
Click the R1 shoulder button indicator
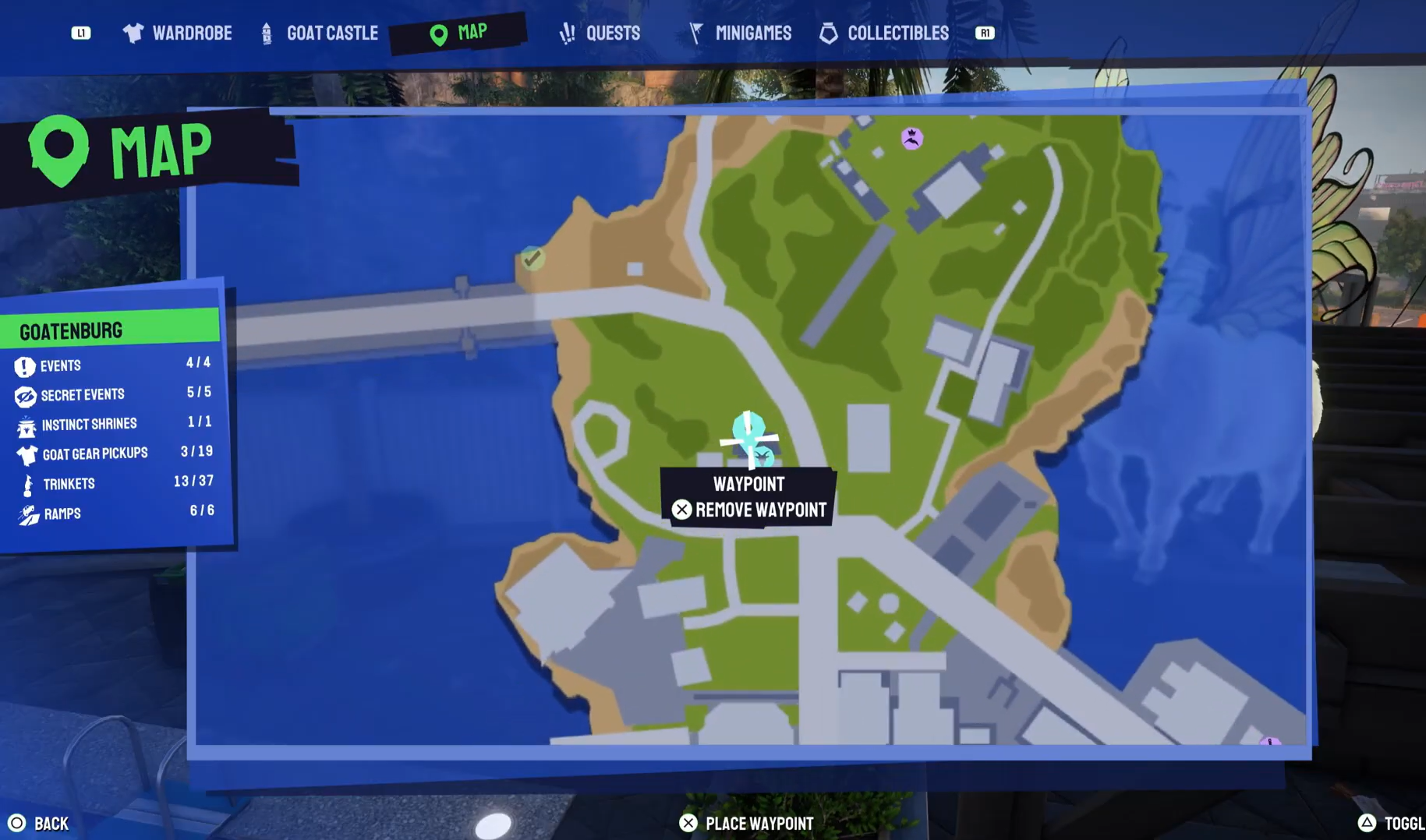(x=983, y=34)
